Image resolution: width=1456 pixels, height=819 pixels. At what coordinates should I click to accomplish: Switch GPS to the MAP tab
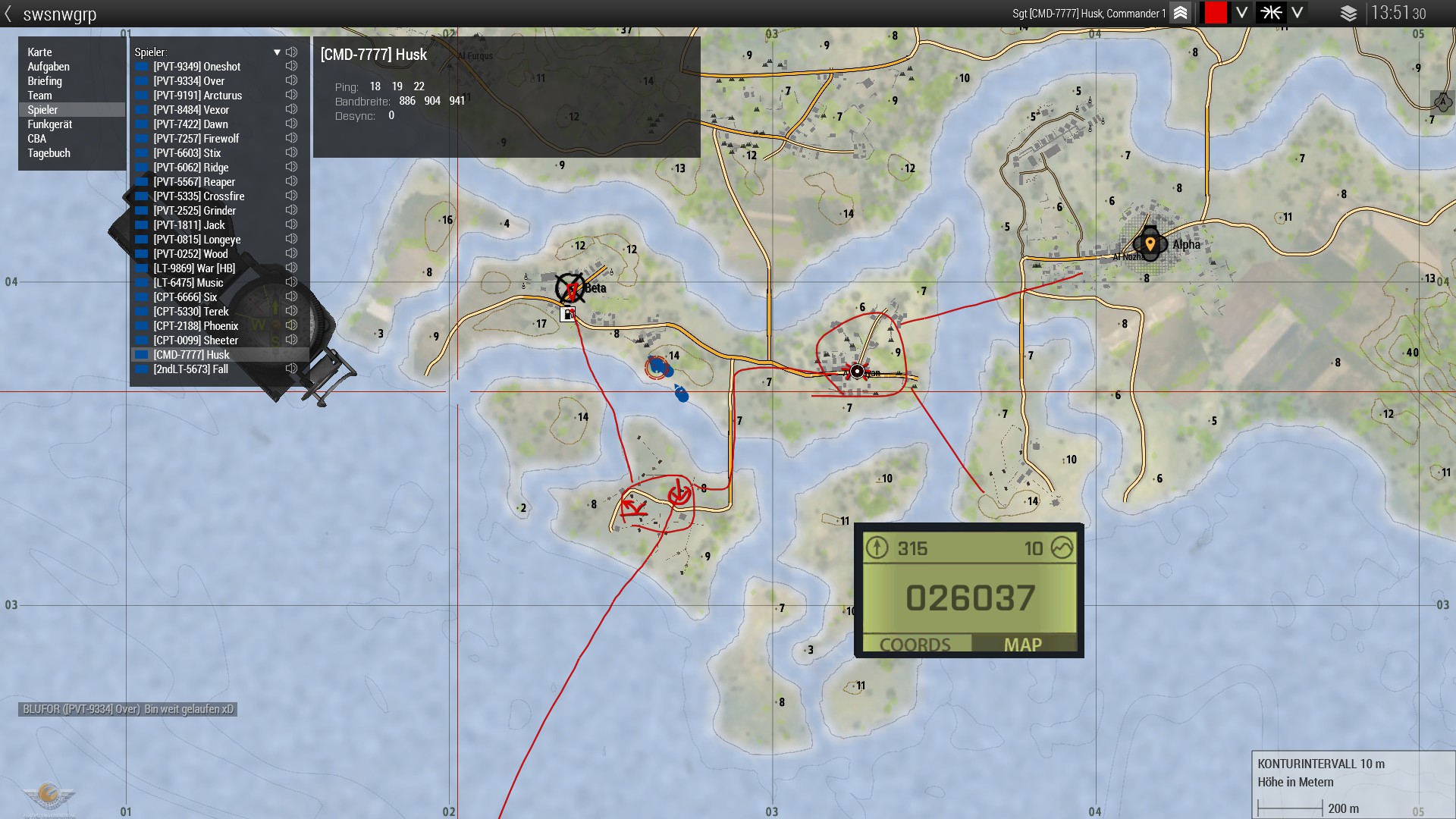(x=1022, y=645)
